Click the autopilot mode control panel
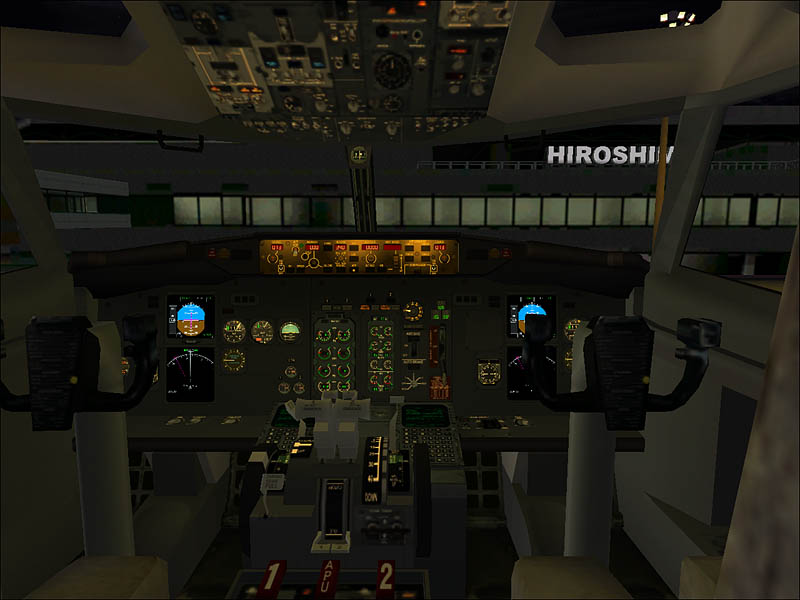 (359, 254)
